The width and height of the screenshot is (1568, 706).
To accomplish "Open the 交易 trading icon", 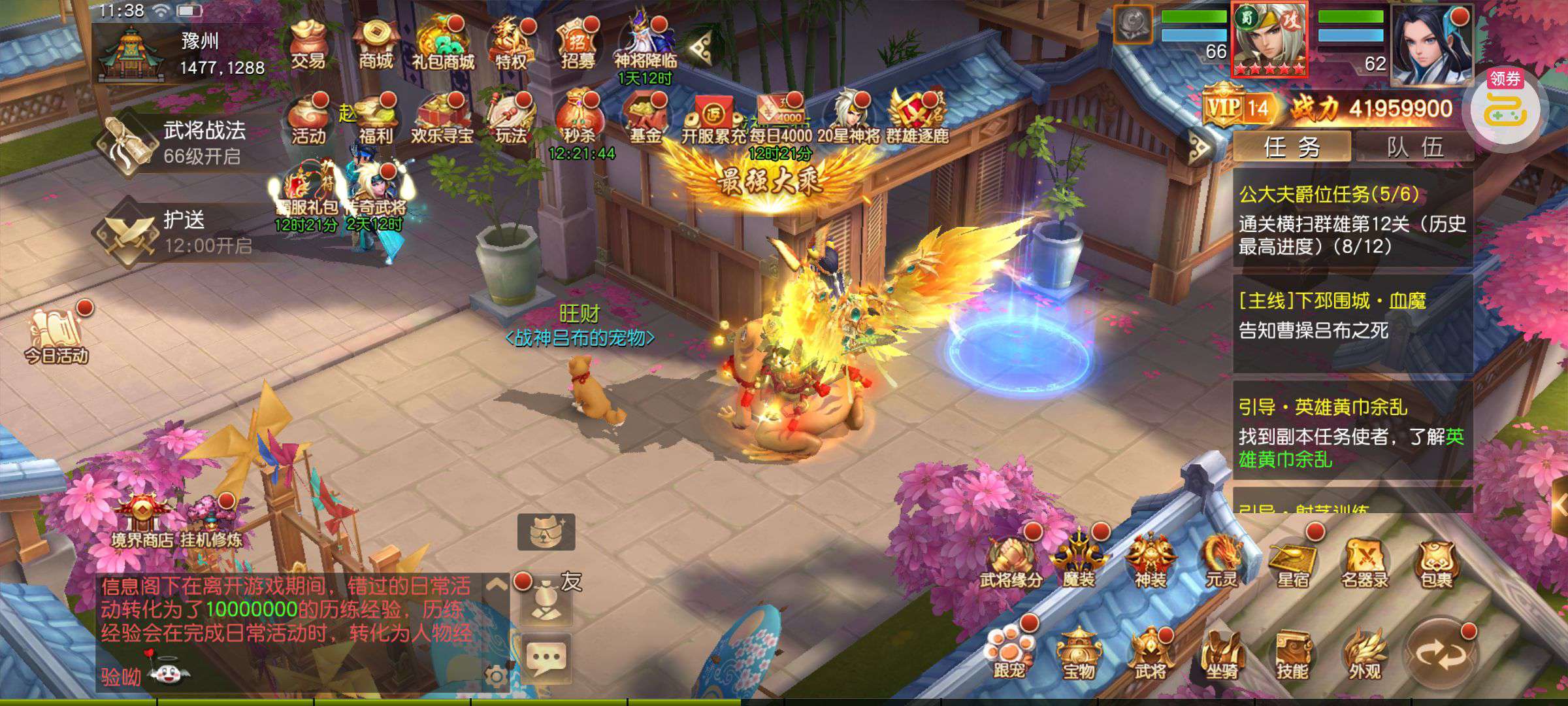I will (308, 44).
